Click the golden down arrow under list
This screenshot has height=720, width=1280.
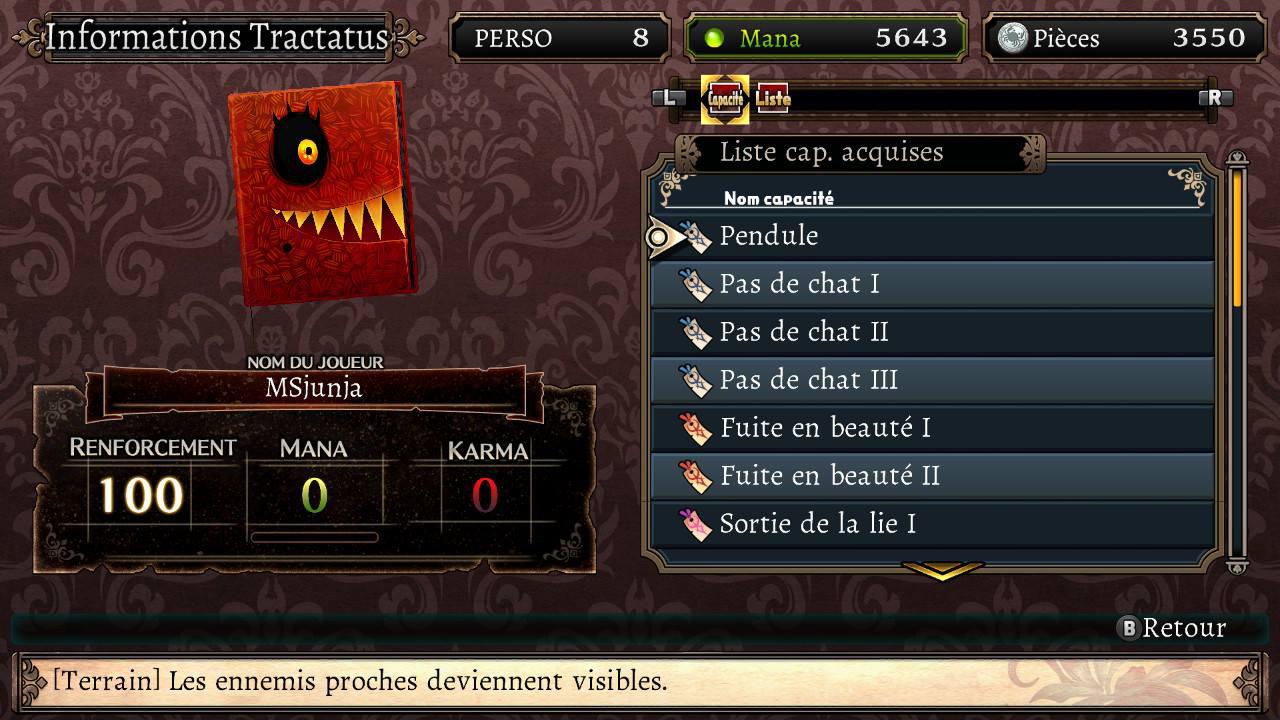click(942, 571)
